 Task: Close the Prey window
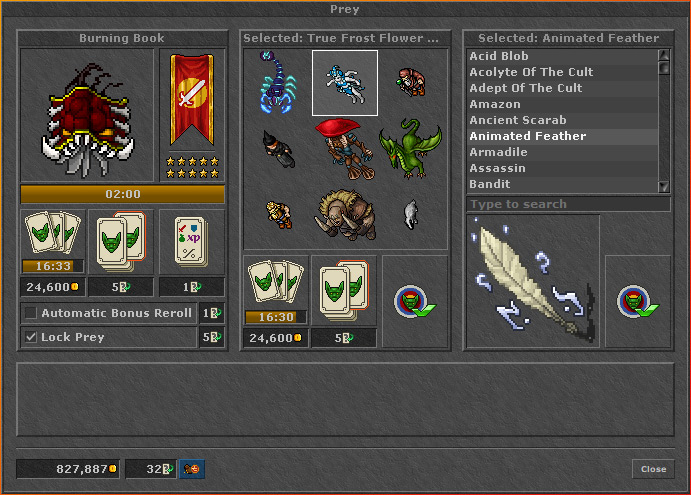[653, 469]
